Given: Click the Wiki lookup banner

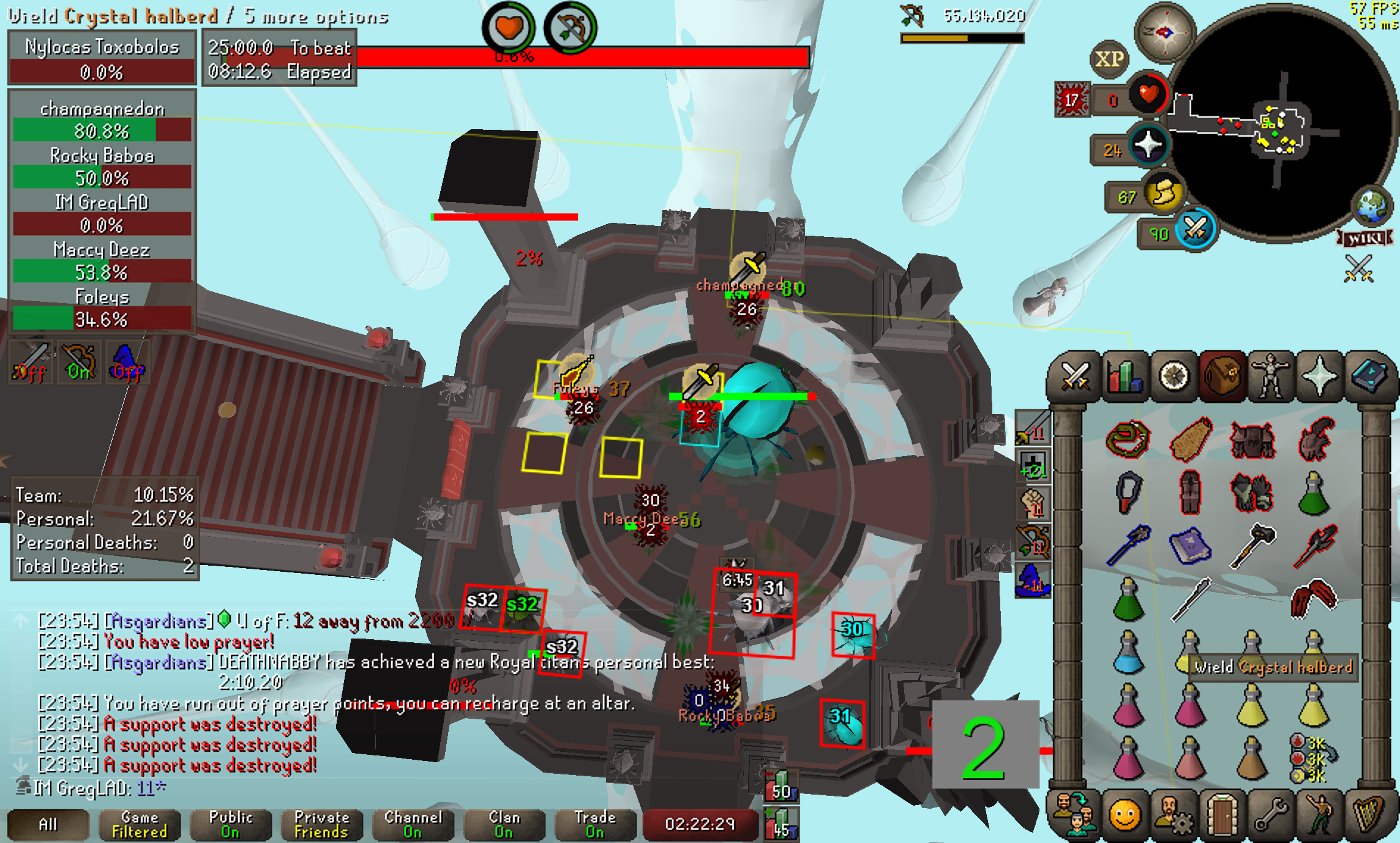Looking at the screenshot, I should (x=1364, y=238).
